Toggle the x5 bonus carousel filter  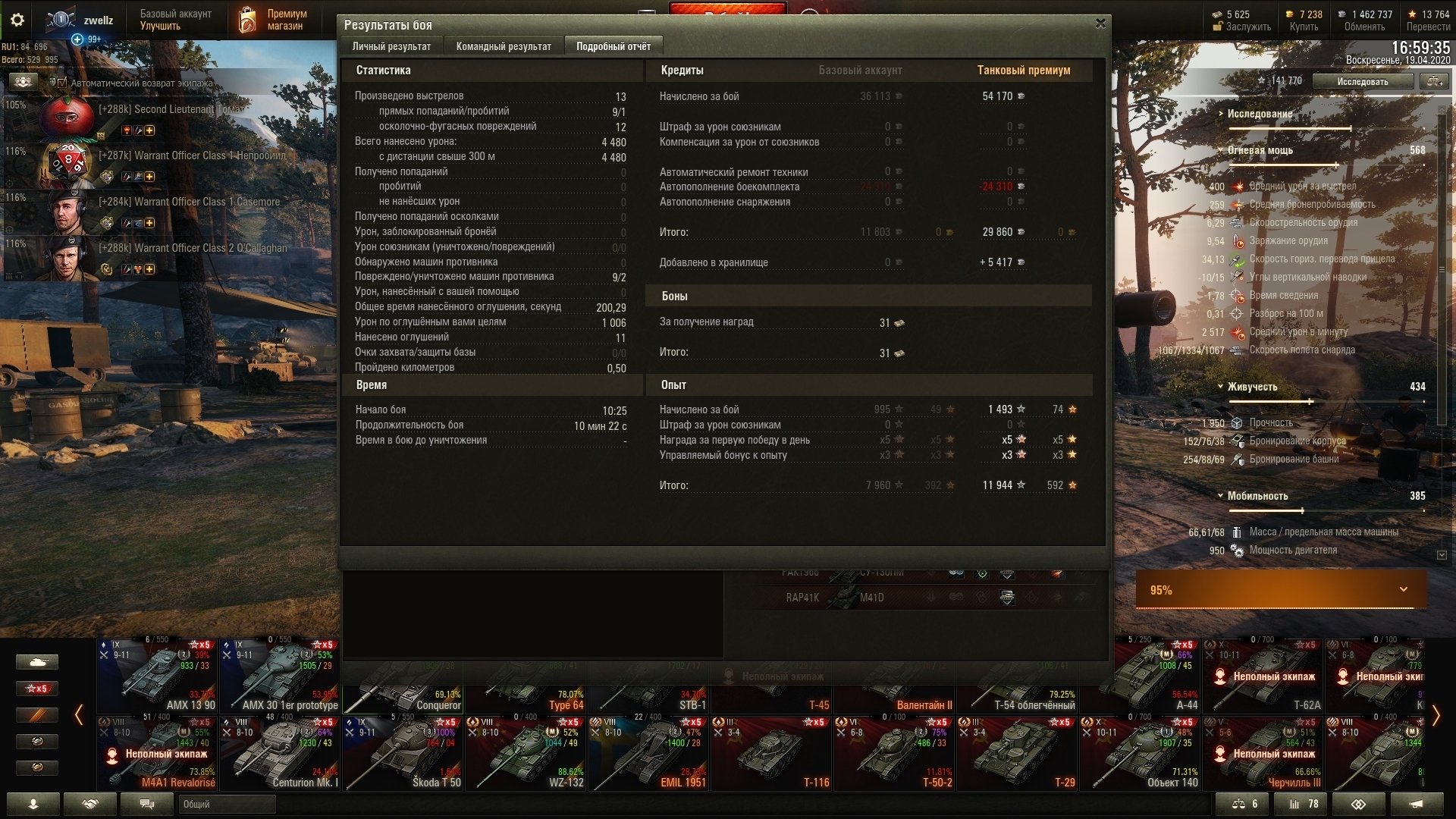[x=36, y=689]
